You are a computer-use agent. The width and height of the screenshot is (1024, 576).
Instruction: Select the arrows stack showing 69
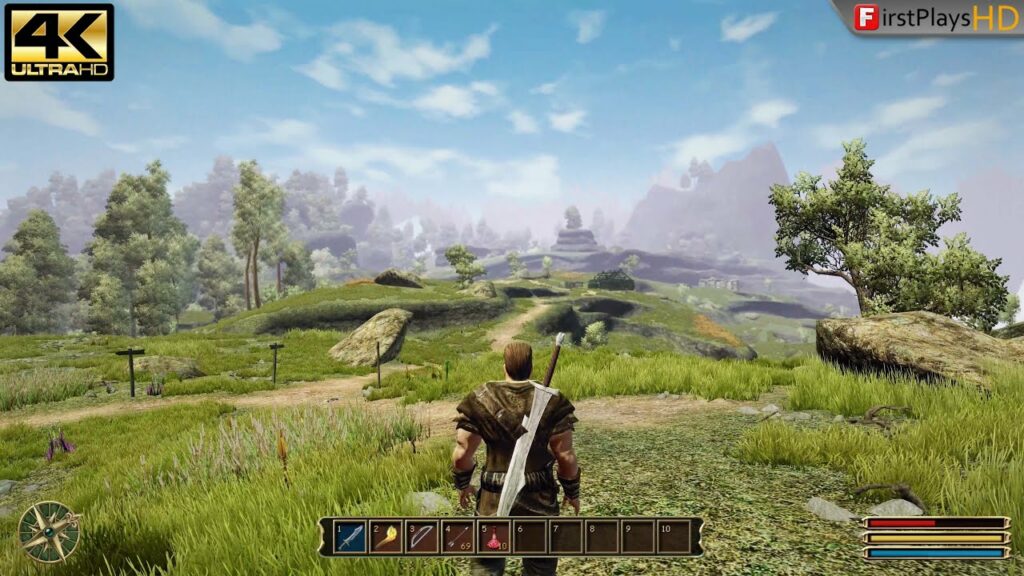(x=458, y=537)
